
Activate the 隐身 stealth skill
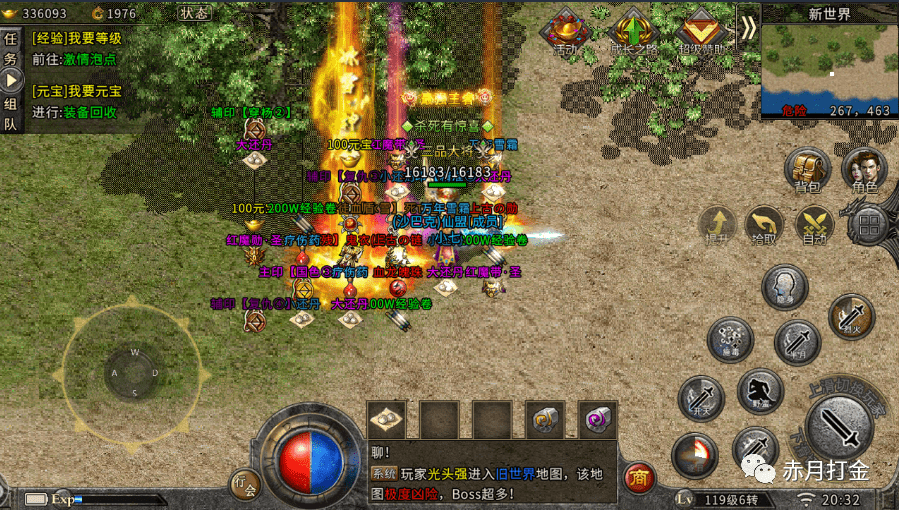click(785, 287)
